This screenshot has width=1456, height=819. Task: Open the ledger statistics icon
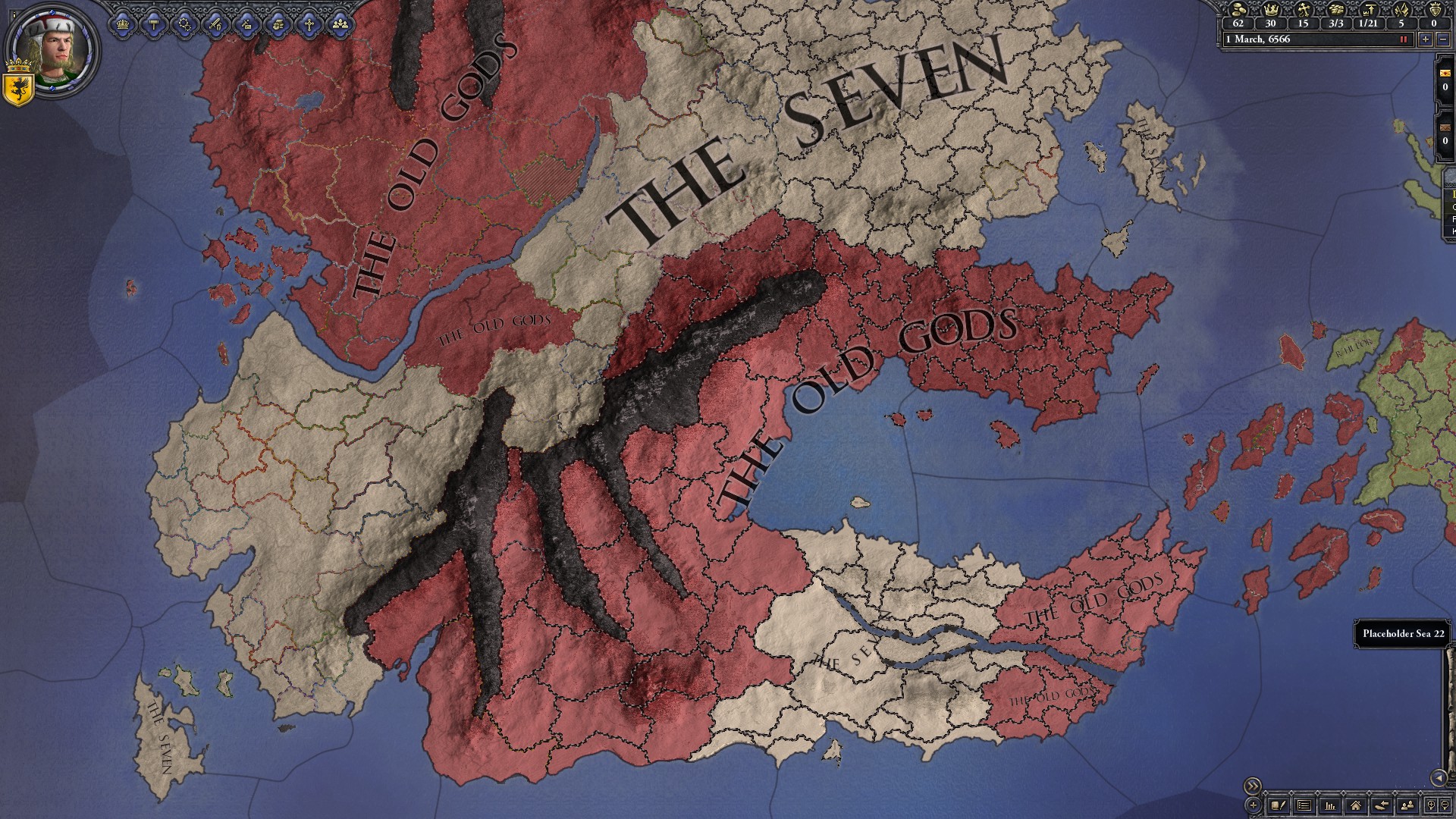click(1330, 805)
